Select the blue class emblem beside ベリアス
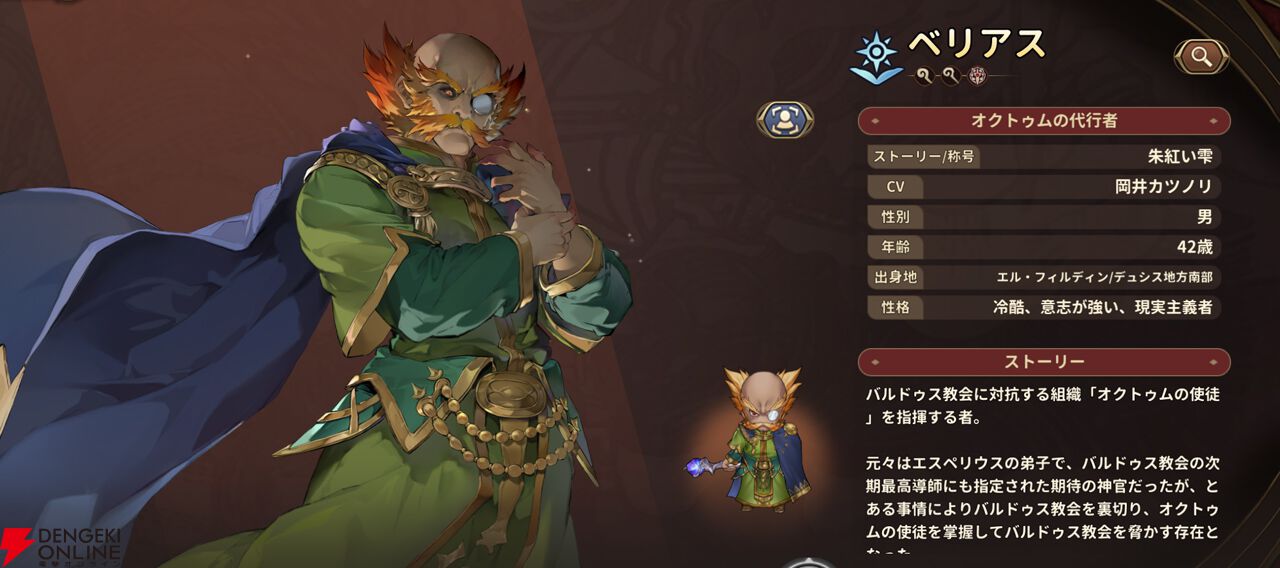1280x568 pixels. tap(875, 56)
